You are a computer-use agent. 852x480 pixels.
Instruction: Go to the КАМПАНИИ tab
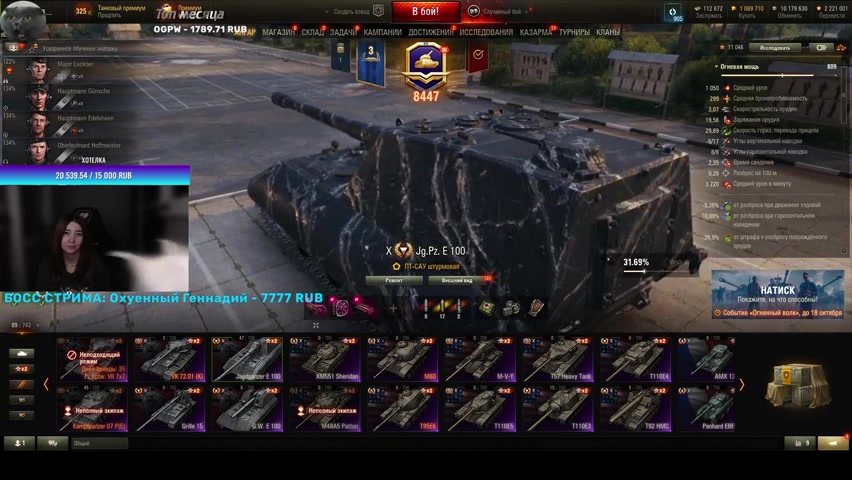tap(382, 32)
